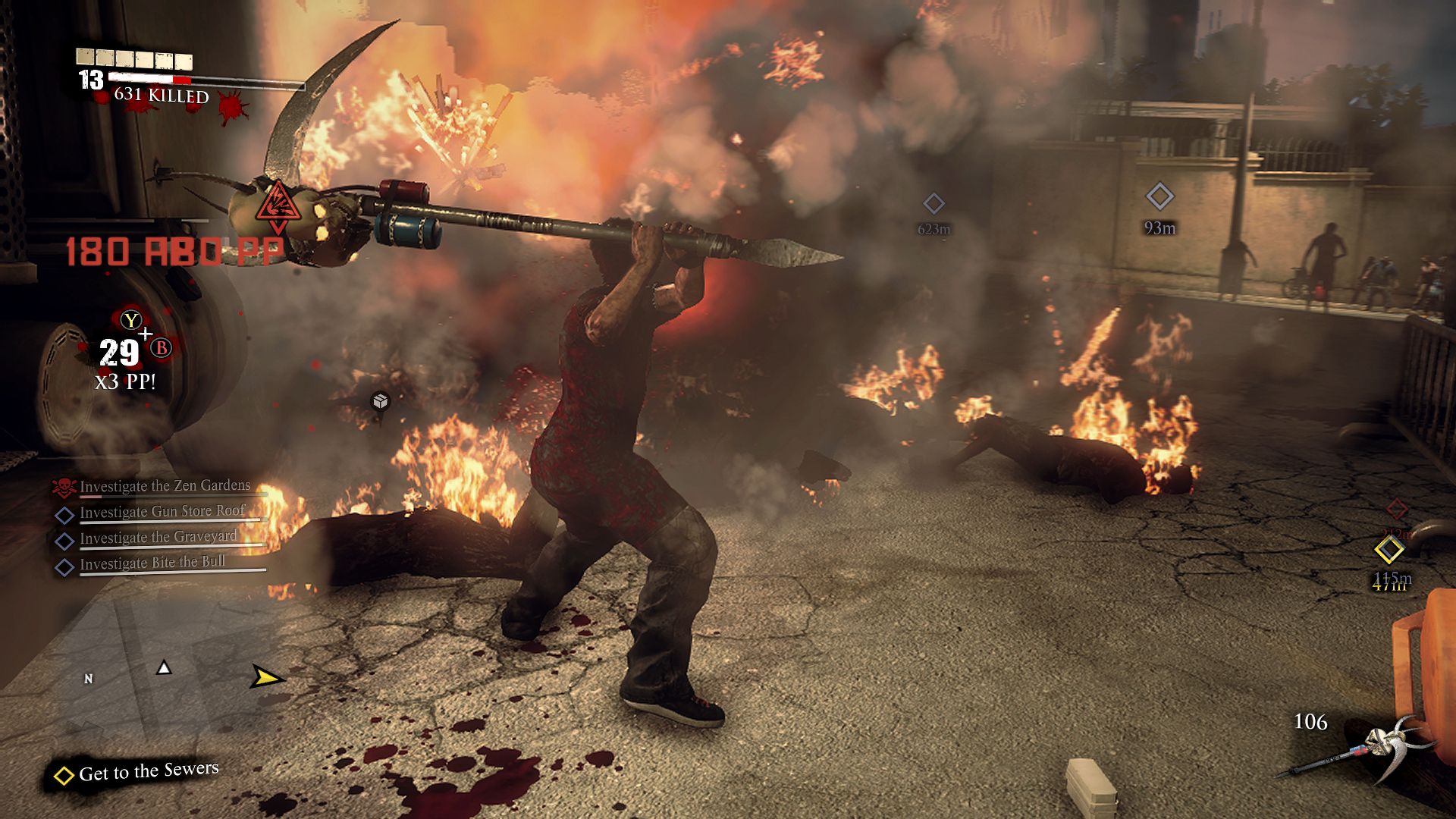Click the yellow diamond mission waypoint marker
The image size is (1456, 819).
pos(1389,550)
